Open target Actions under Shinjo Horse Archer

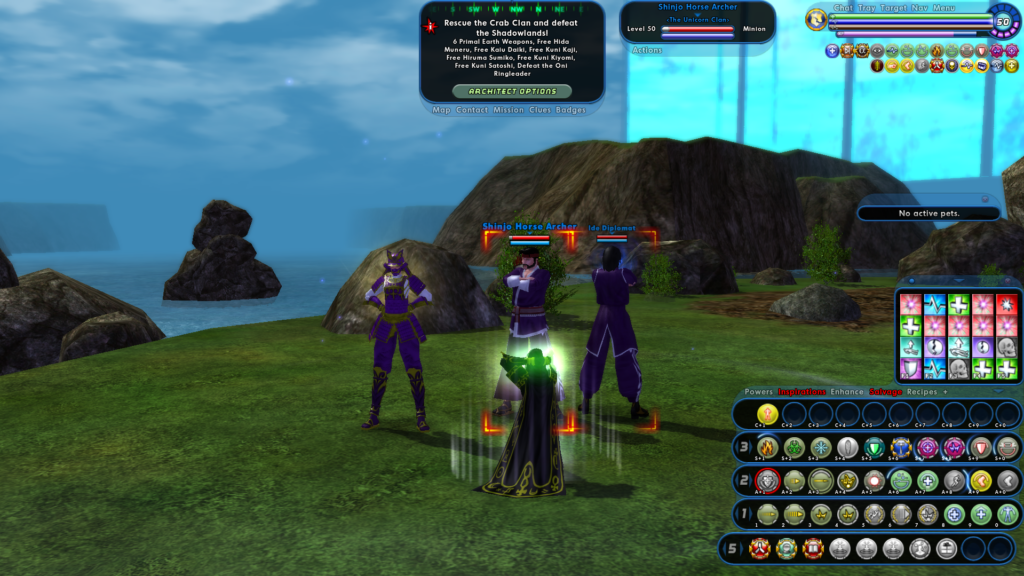pos(647,50)
